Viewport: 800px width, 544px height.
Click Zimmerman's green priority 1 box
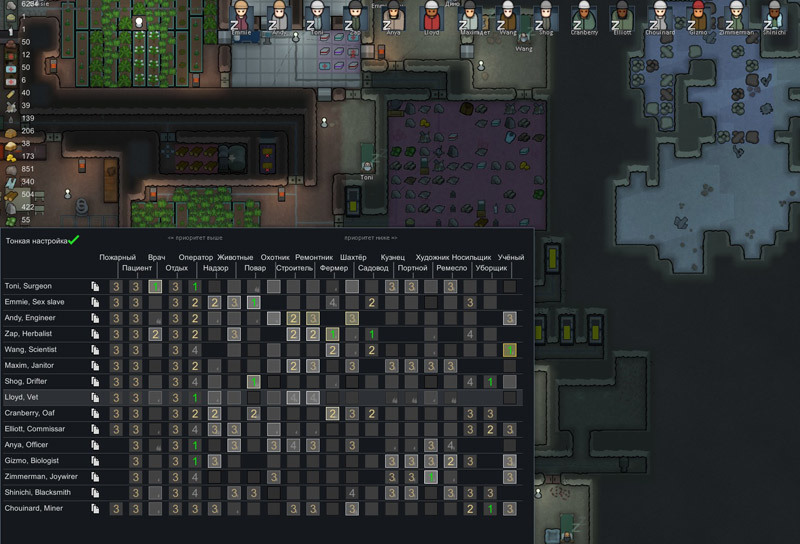click(431, 477)
